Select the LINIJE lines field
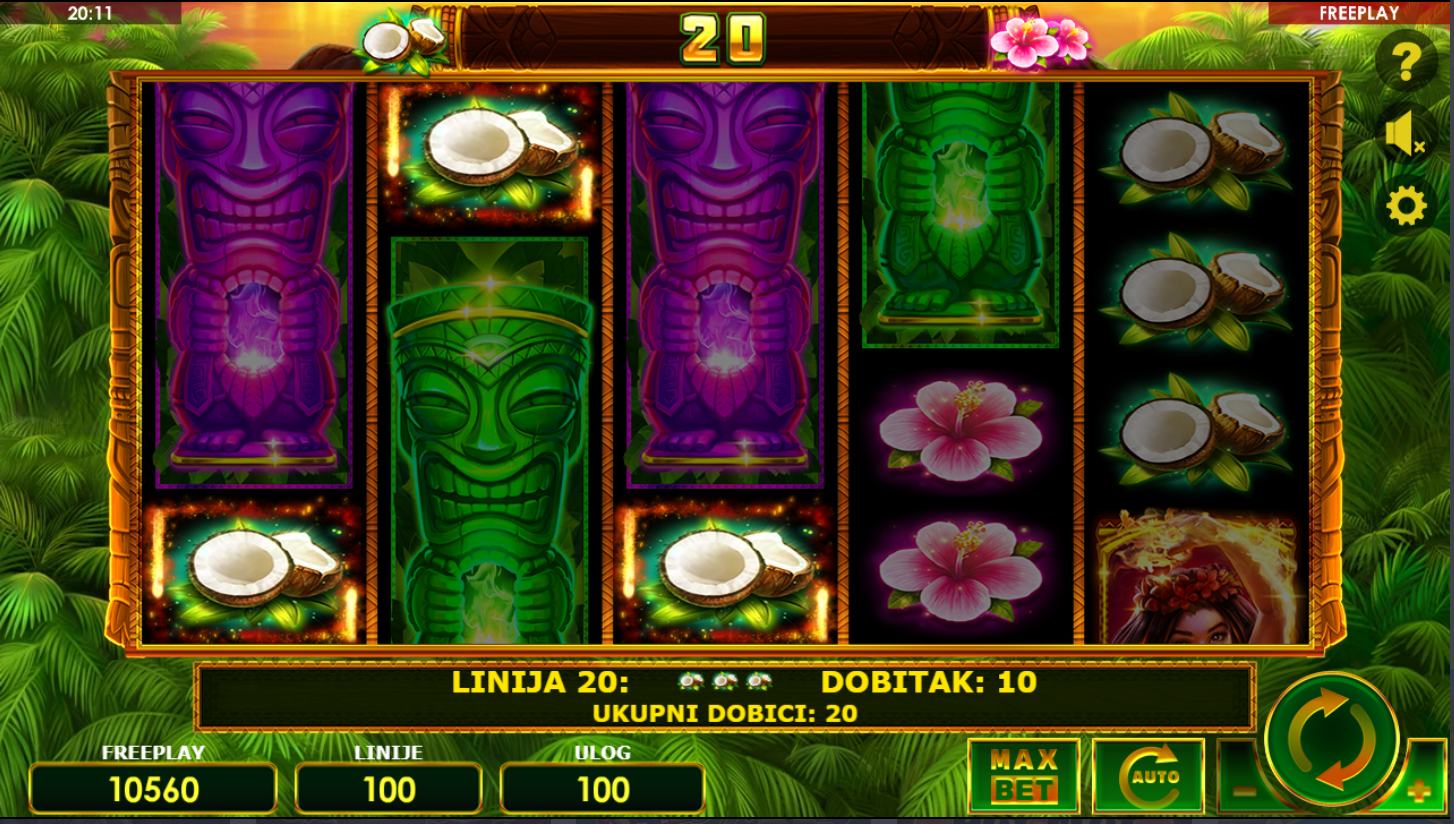 point(389,789)
